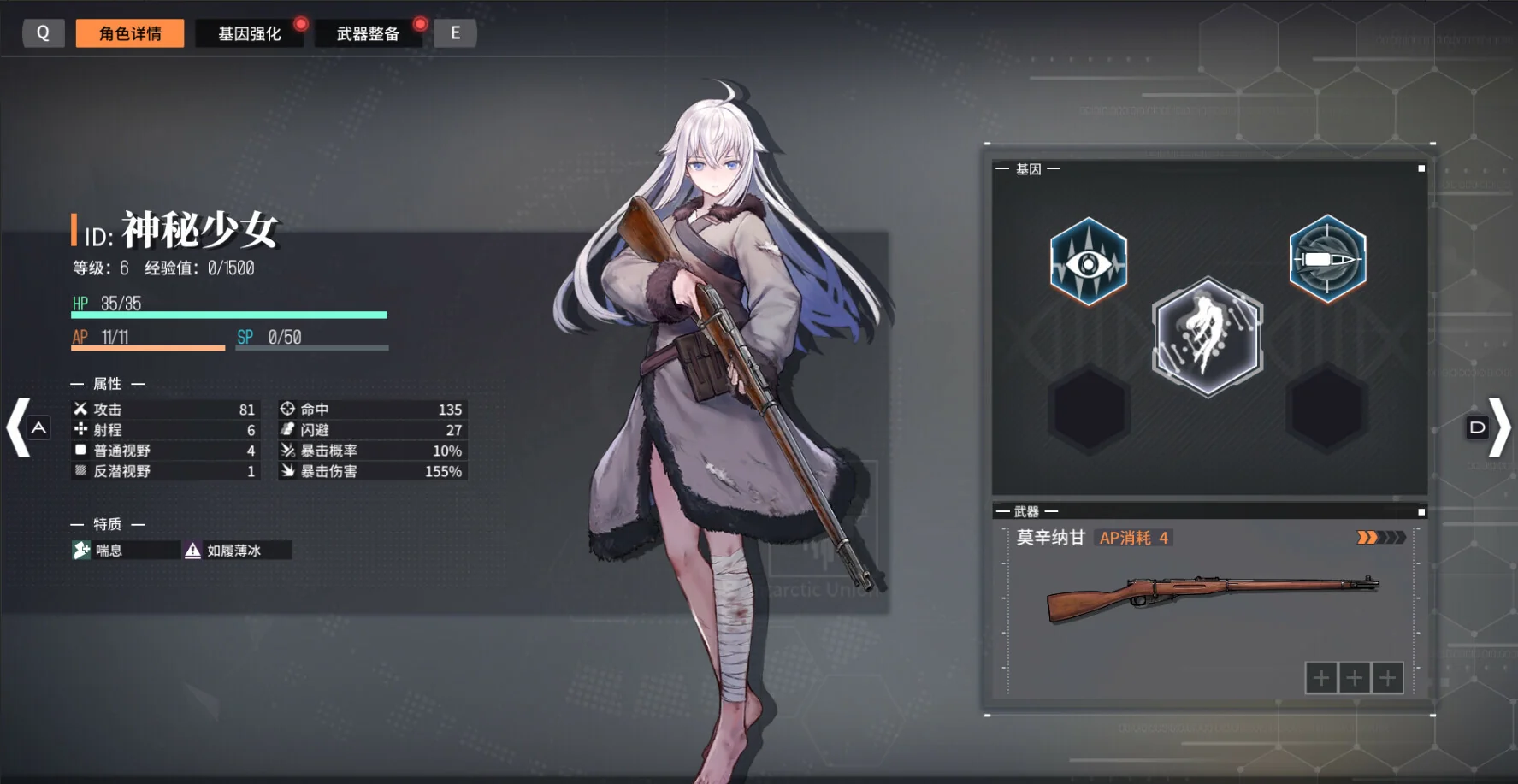Click the 暴击伤害 crit damage arrow icon
1518x784 pixels.
(286, 471)
